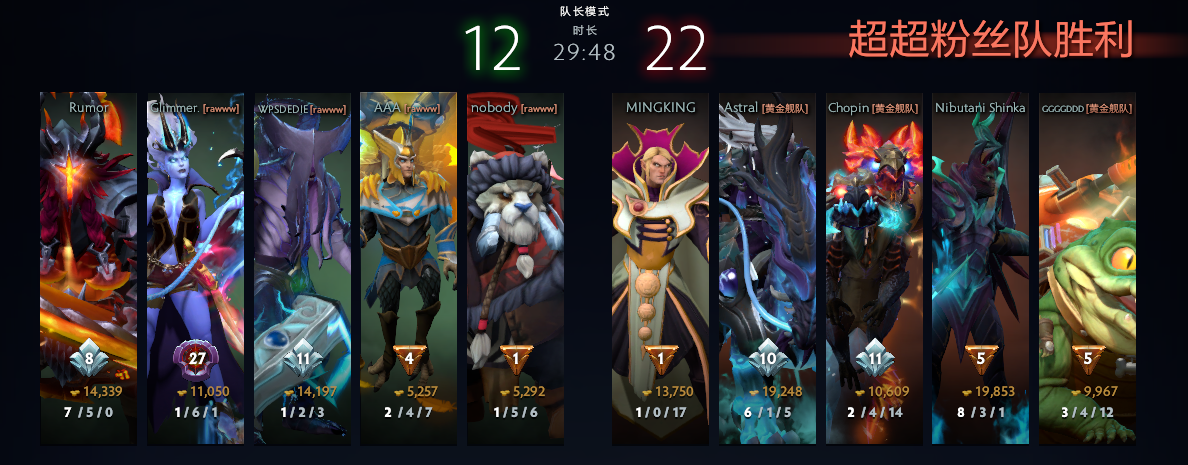
Task: Choose Chopin's player card
Action: click(874, 250)
